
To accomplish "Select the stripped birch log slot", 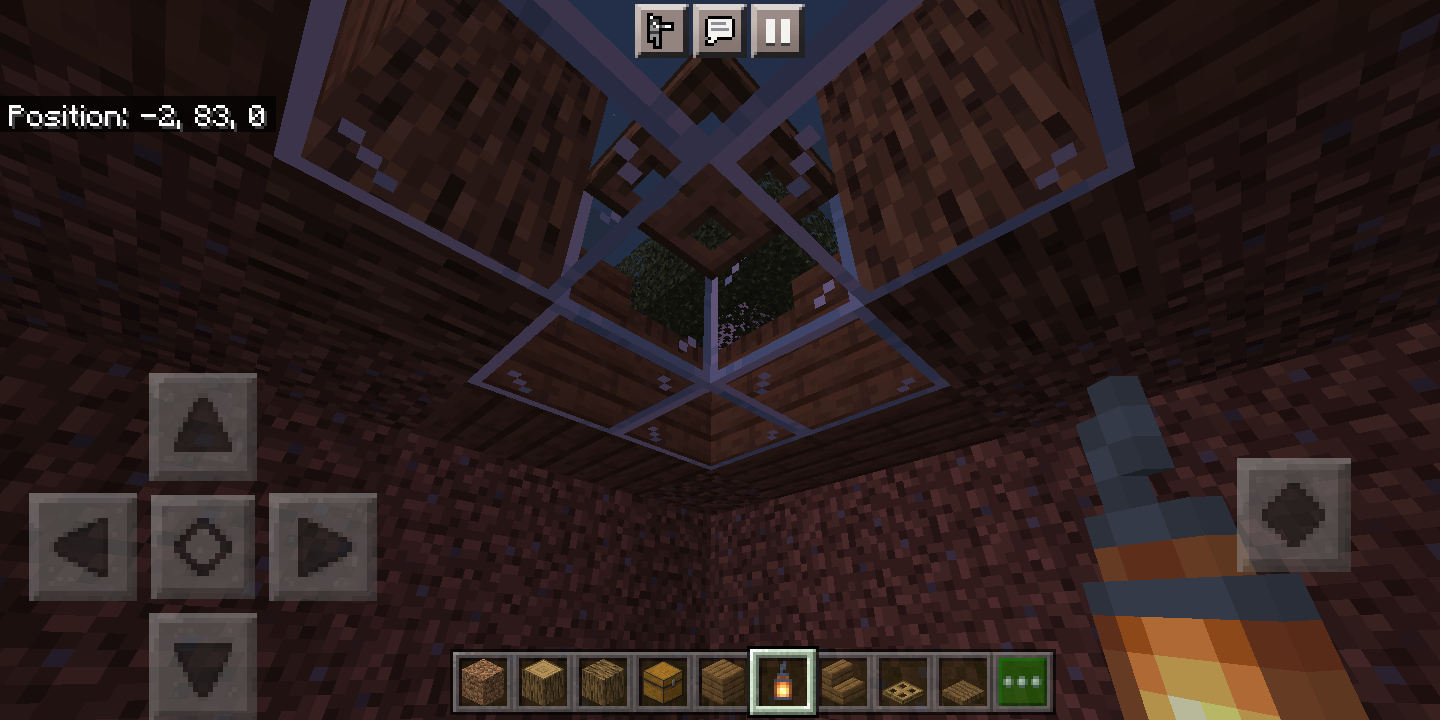I will click(543, 683).
